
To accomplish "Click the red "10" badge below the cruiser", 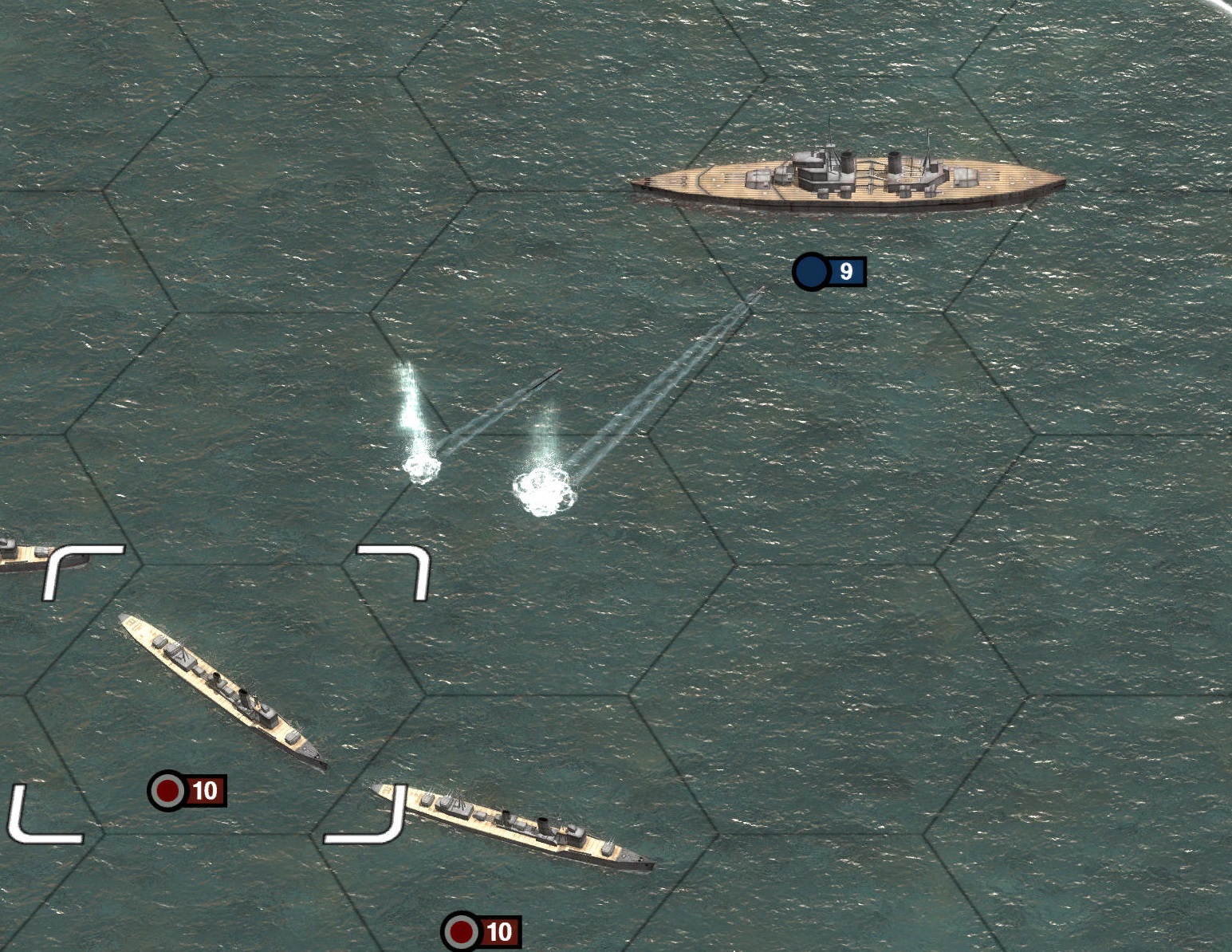I will pyautogui.click(x=189, y=792).
